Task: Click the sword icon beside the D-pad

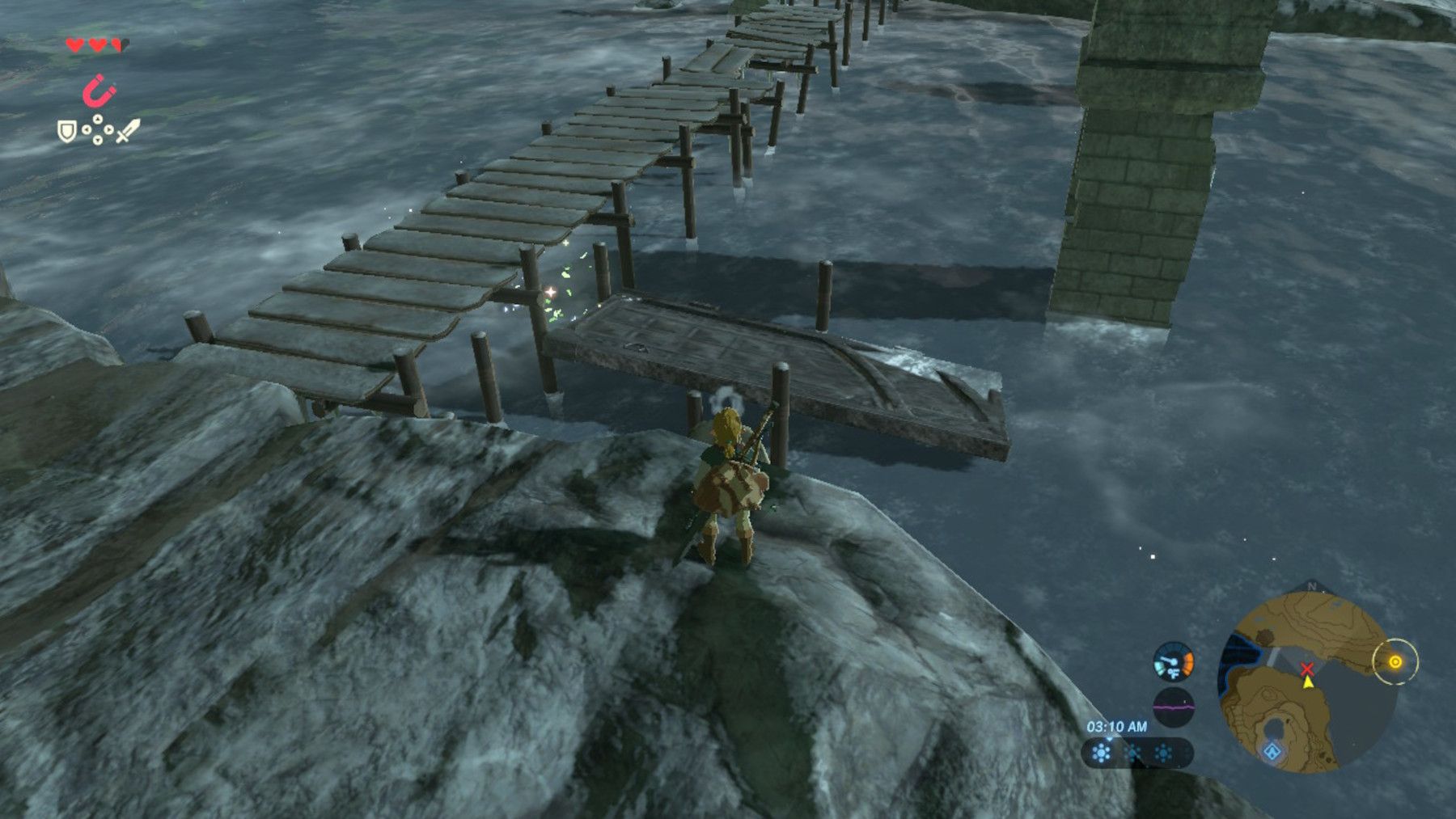Action: (126, 129)
